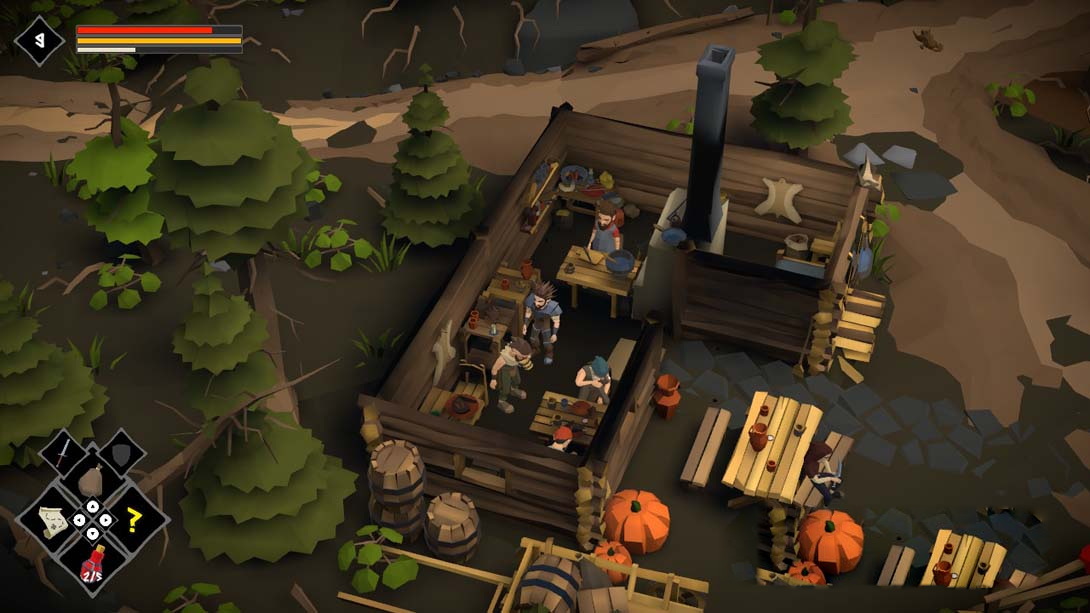
Task: Open the yellow question mark help
Action: (x=132, y=519)
